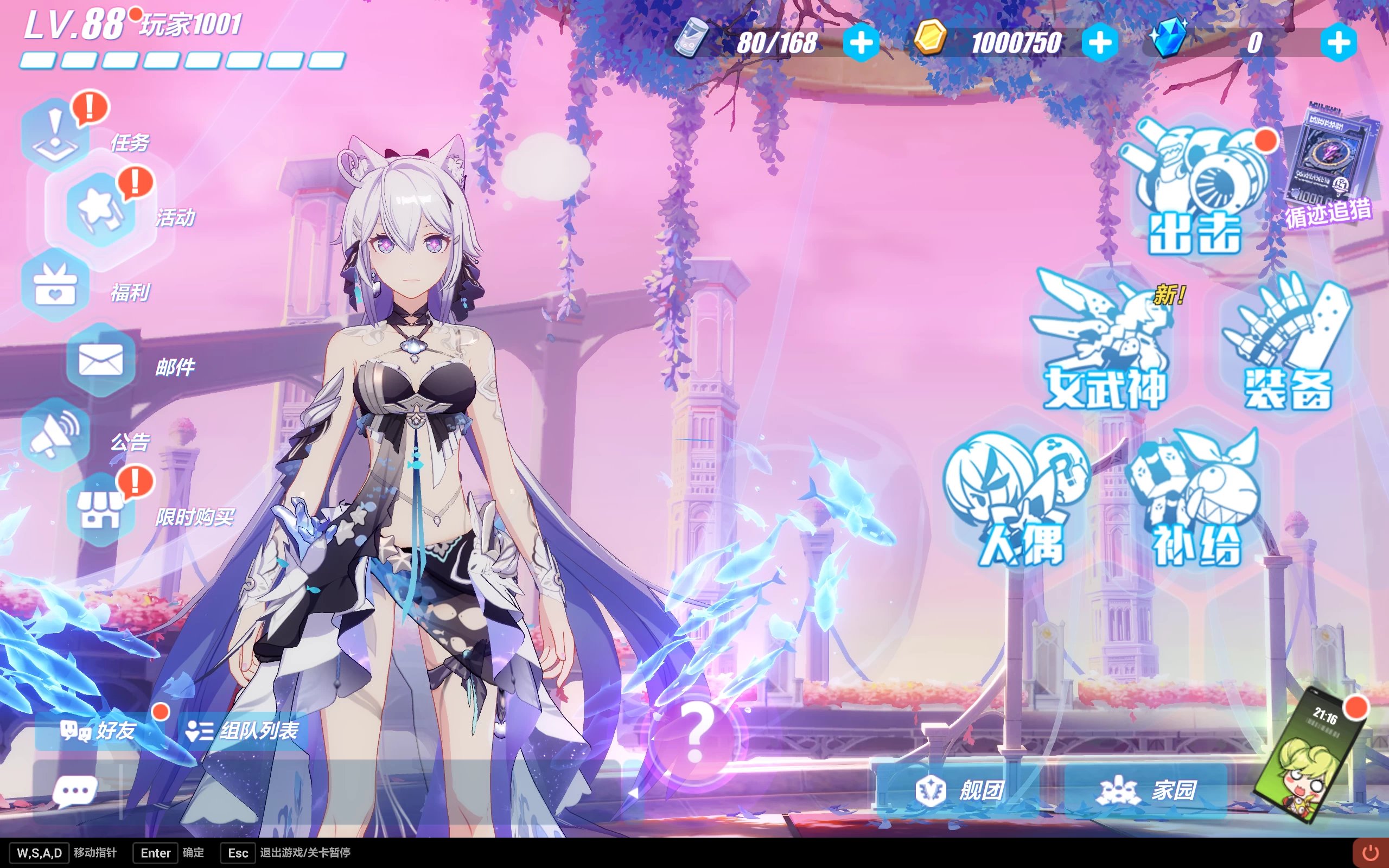Image resolution: width=1389 pixels, height=868 pixels.
Task: Show the 公告 announcements
Action: [x=56, y=435]
